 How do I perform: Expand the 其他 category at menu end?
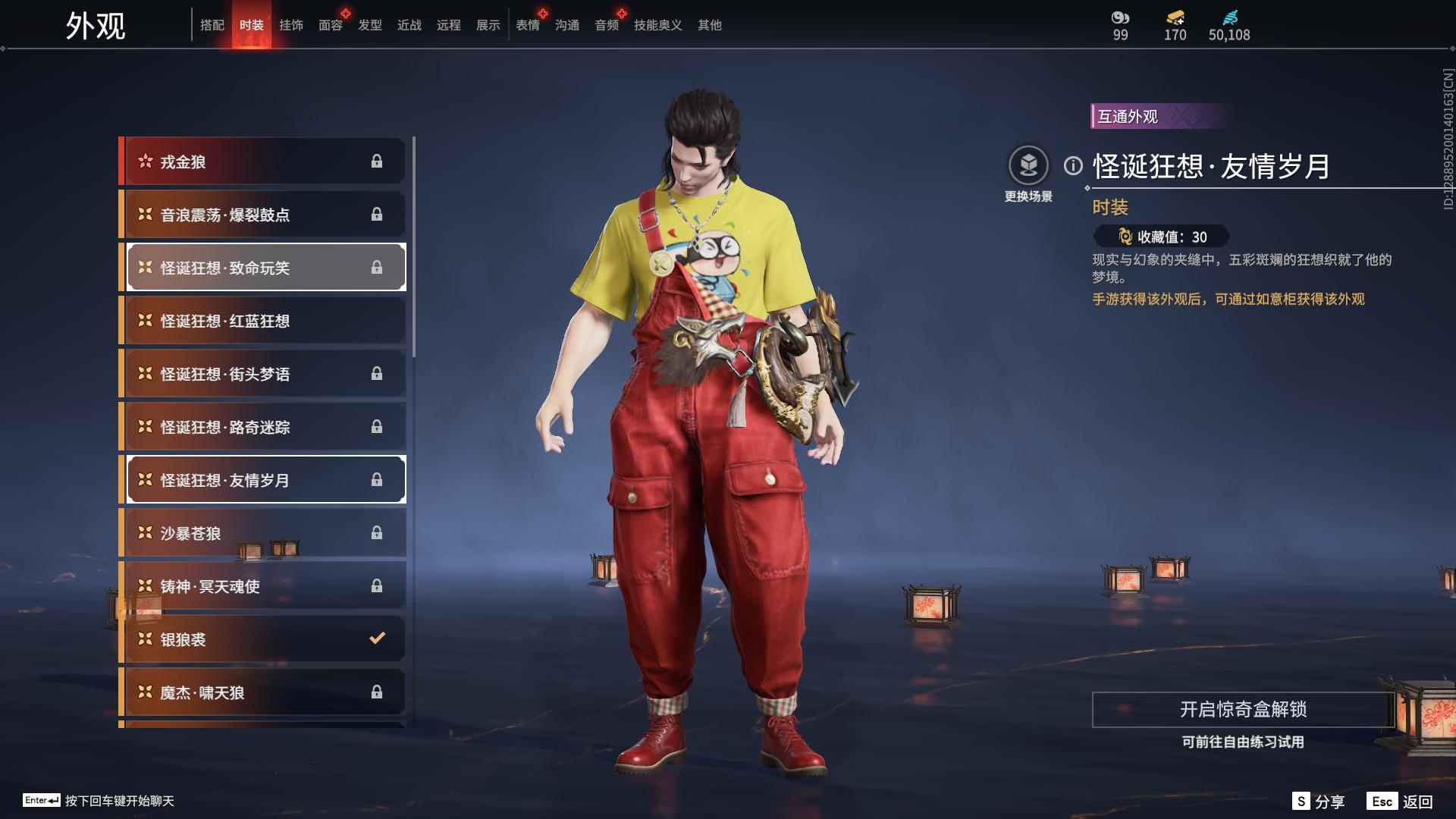[709, 25]
